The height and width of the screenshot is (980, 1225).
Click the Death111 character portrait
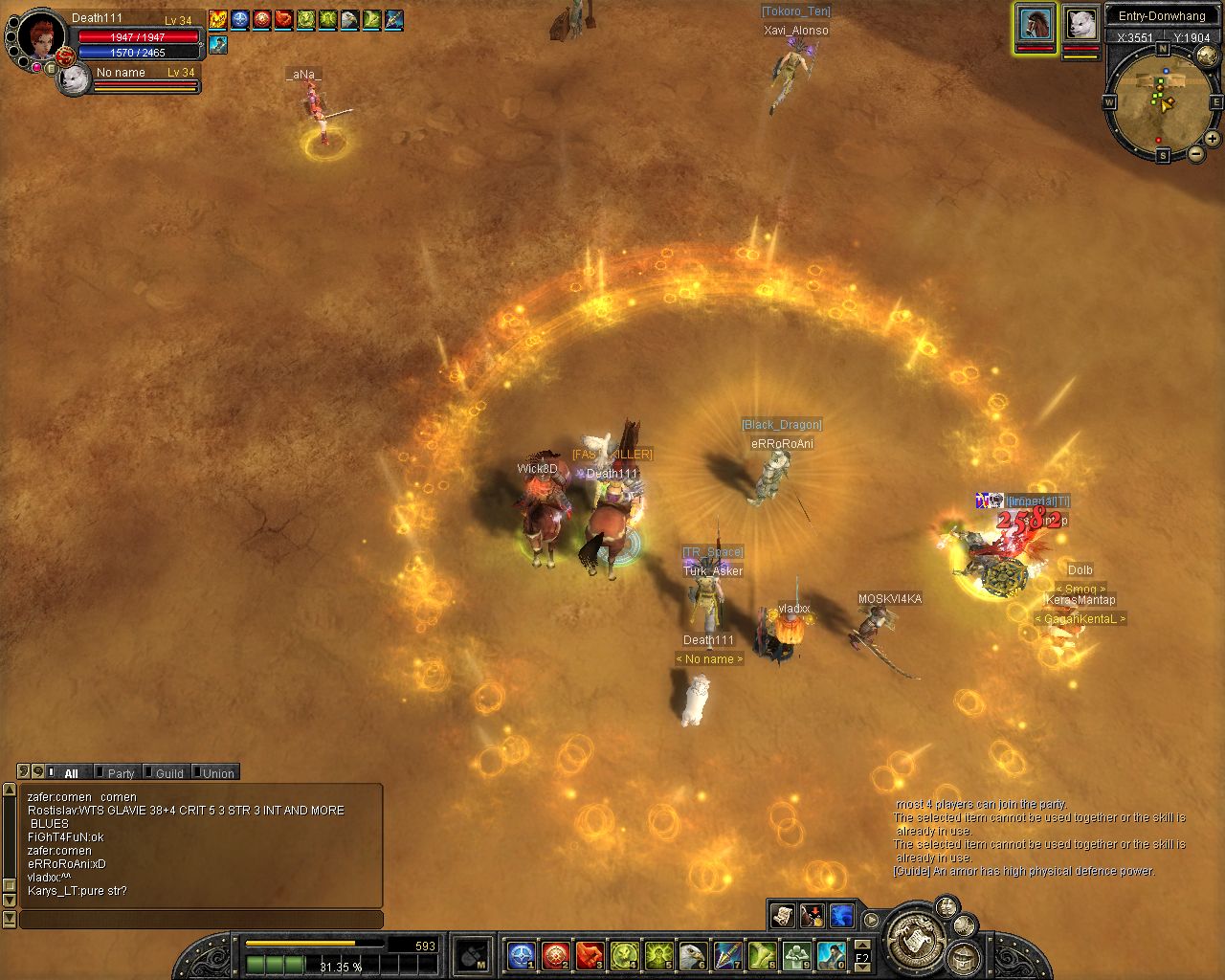pyautogui.click(x=40, y=38)
